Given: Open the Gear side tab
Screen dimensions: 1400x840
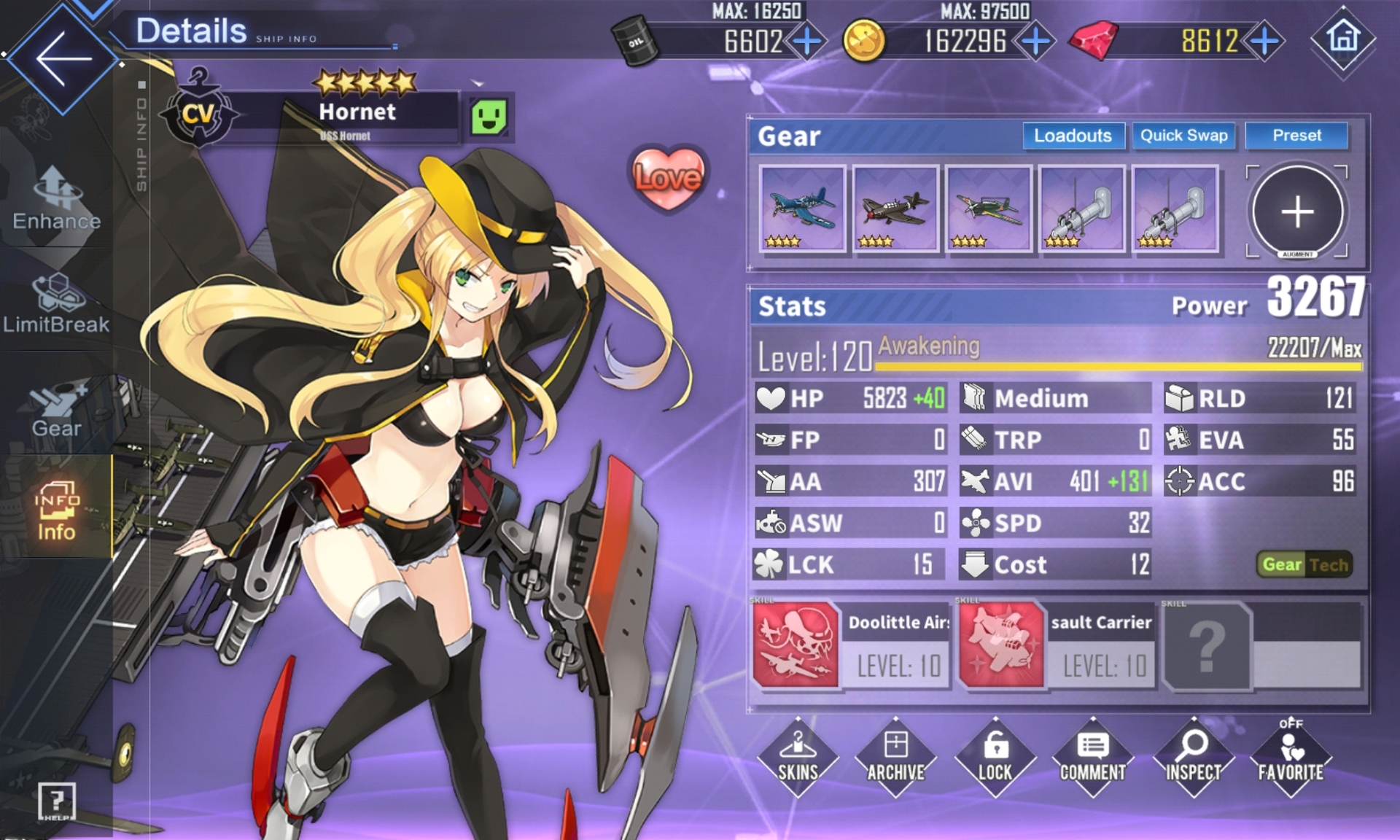Looking at the screenshot, I should tap(56, 408).
